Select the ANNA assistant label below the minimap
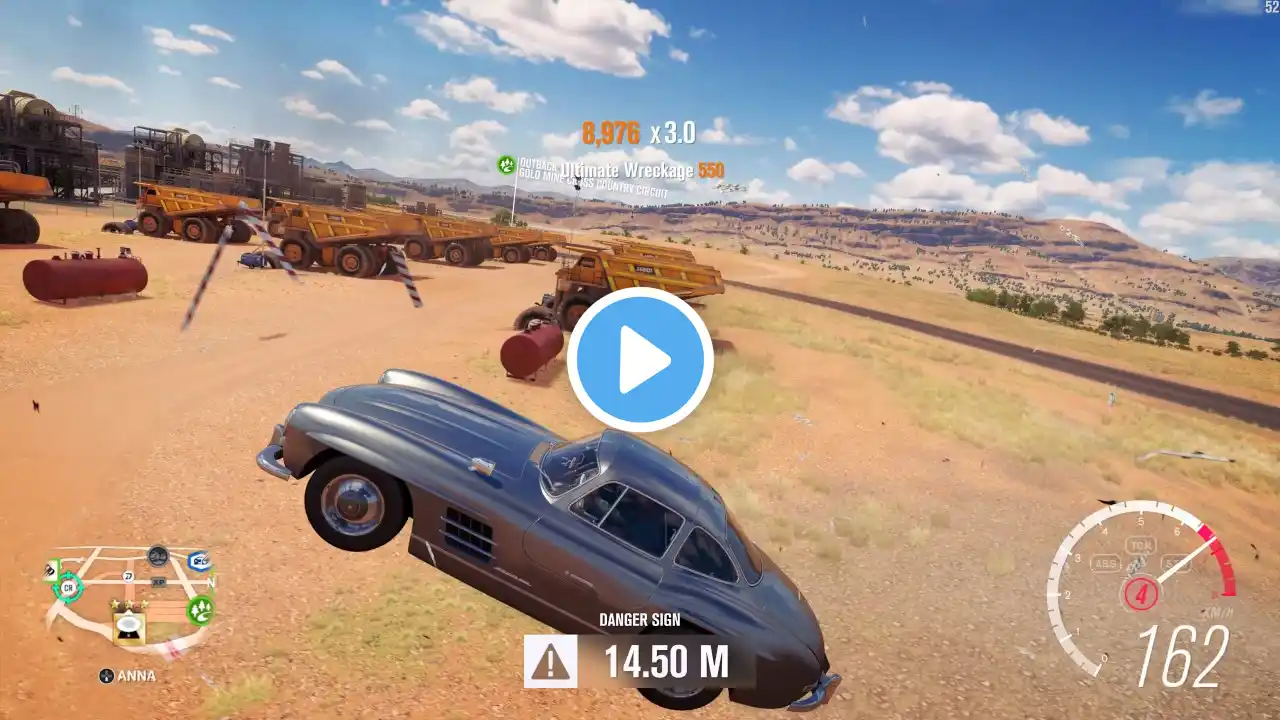1280x720 pixels. pos(127,676)
